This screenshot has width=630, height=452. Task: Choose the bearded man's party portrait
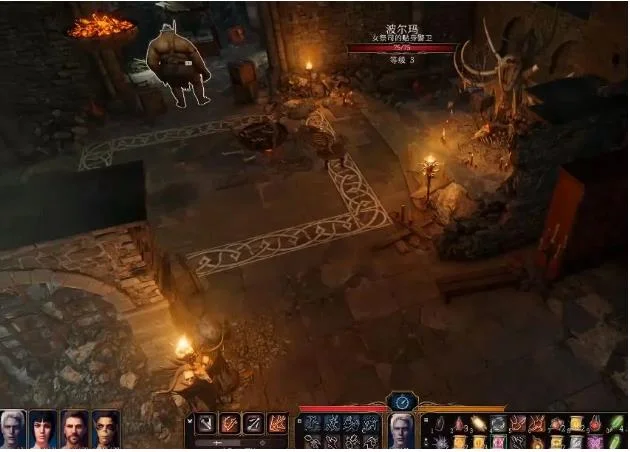point(75,428)
